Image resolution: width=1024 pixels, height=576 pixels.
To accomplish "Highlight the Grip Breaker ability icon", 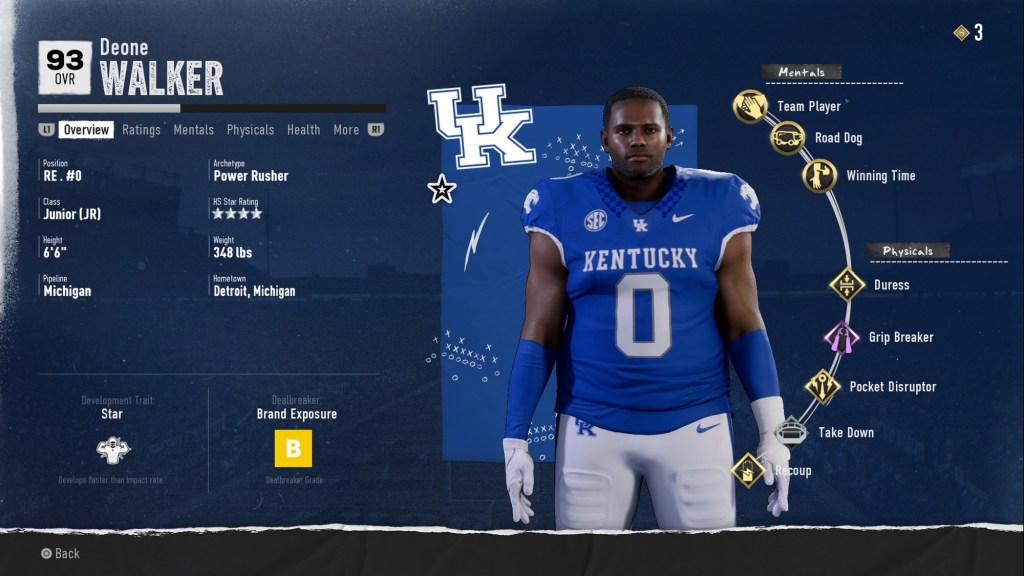I will pos(841,337).
